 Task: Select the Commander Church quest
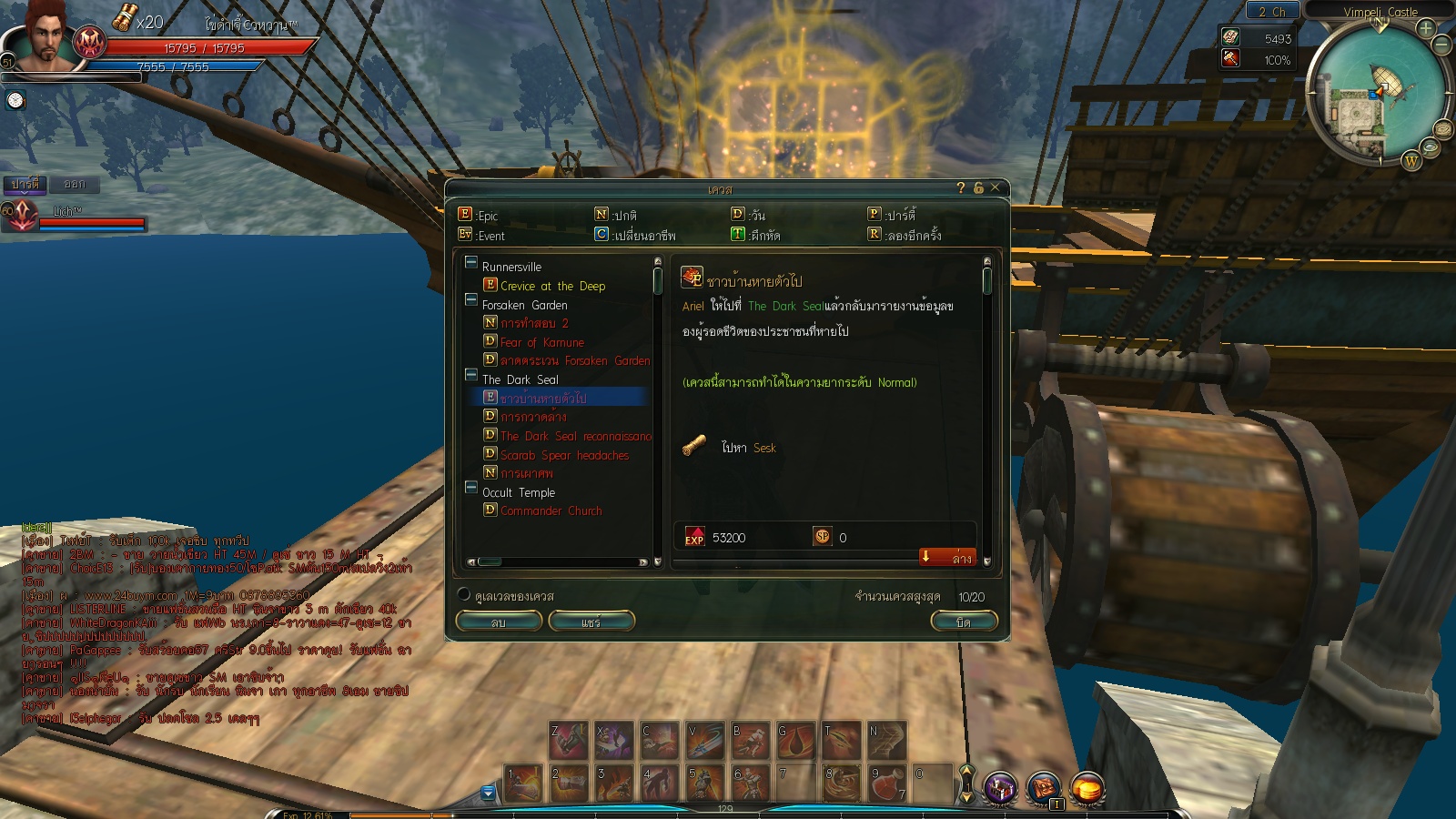(x=551, y=511)
